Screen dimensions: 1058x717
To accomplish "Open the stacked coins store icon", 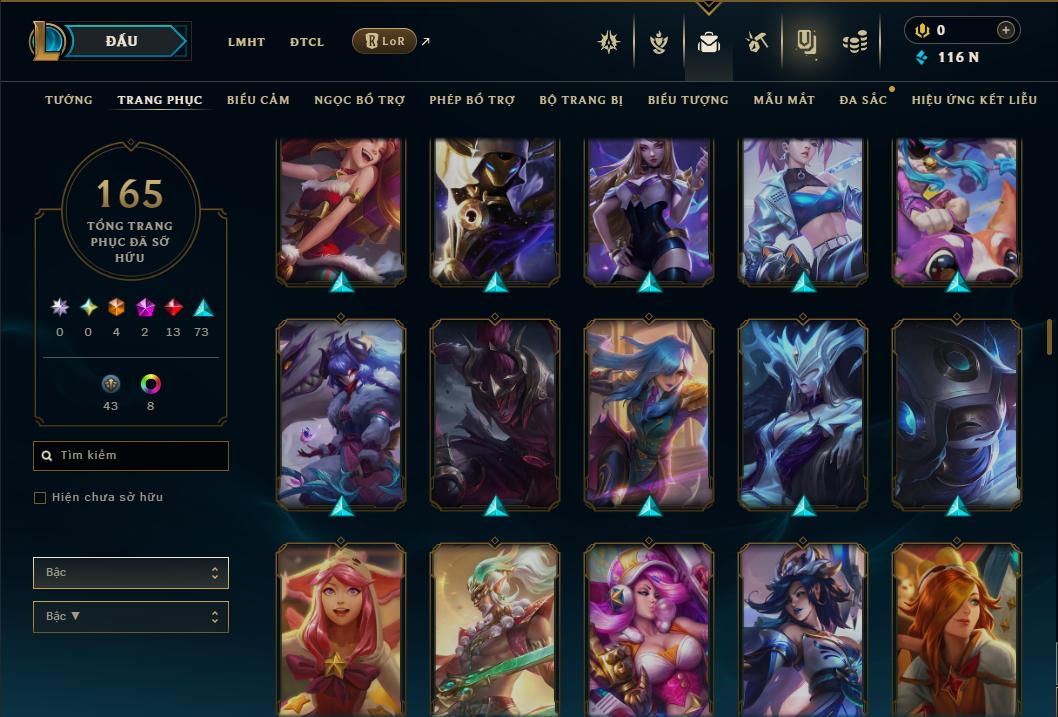I will (x=854, y=42).
